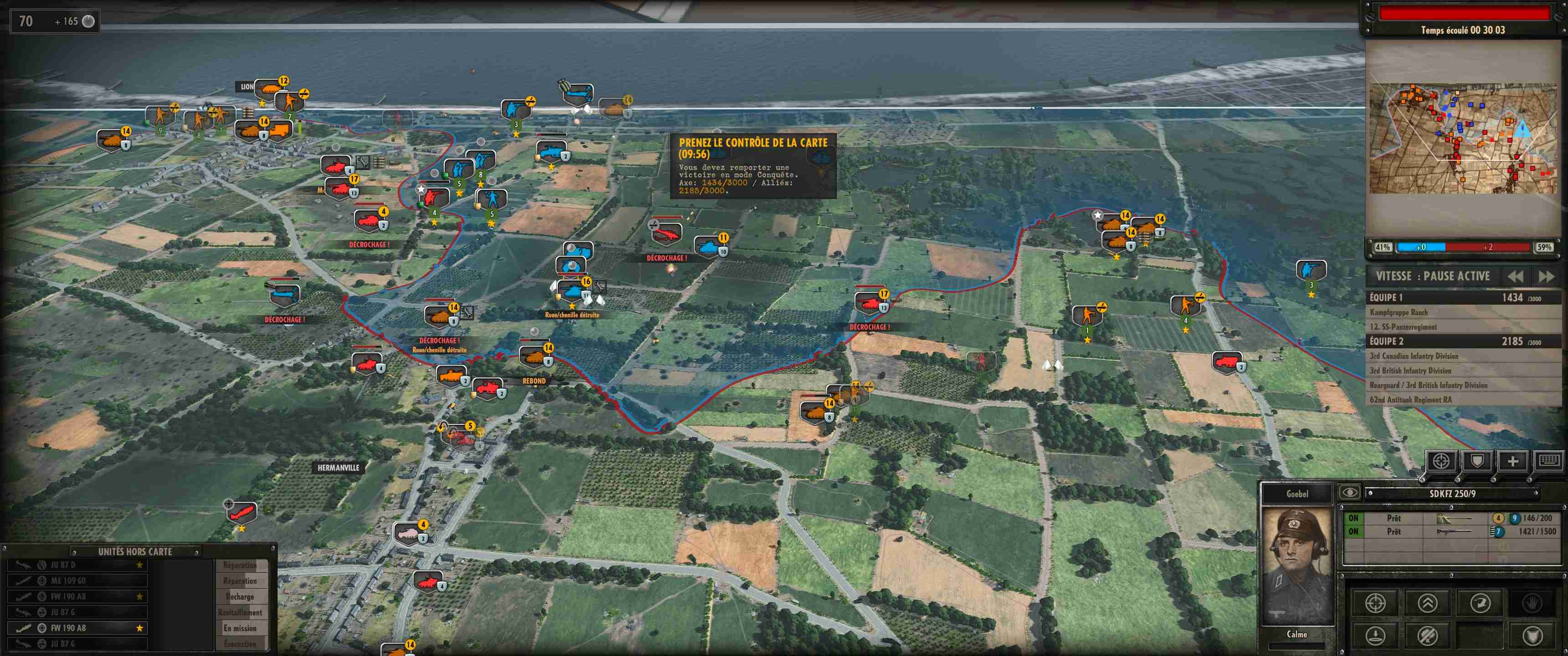This screenshot has width=1568, height=656.
Task: Click the crossed-out weapon hold-fire icon
Action: 1428,636
